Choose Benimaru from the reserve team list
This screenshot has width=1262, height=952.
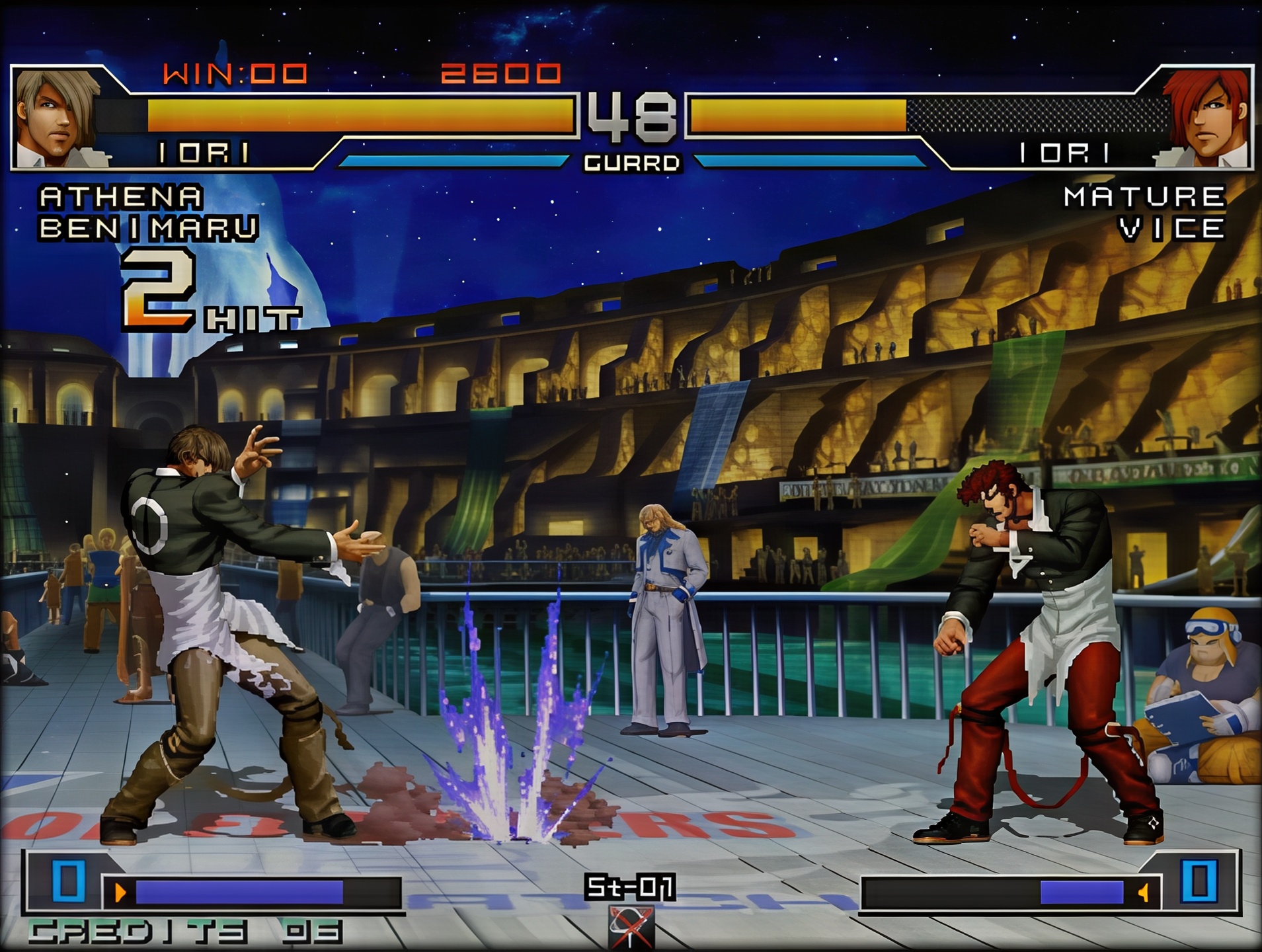[148, 228]
